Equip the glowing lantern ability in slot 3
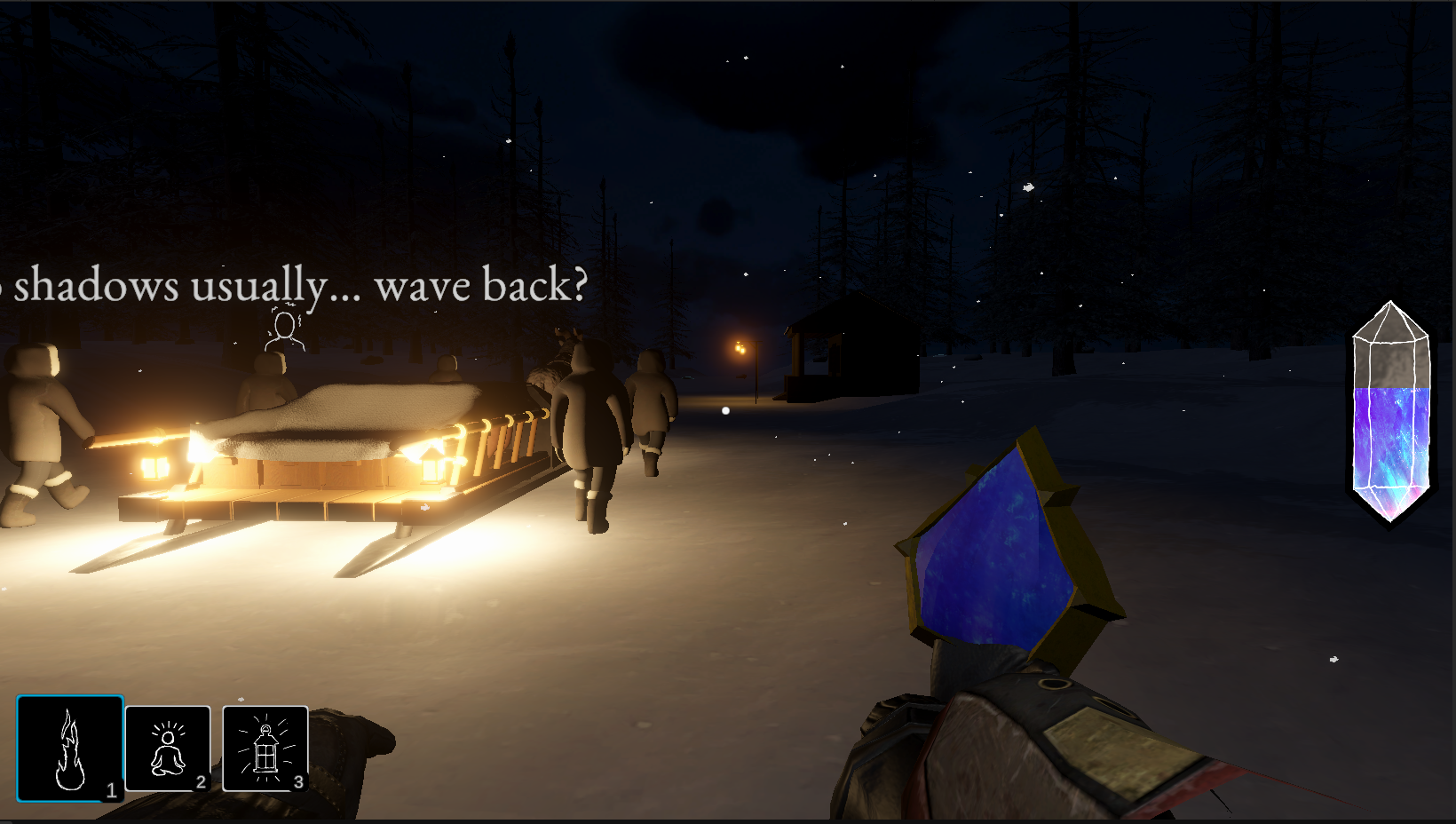1456x824 pixels. (265, 749)
